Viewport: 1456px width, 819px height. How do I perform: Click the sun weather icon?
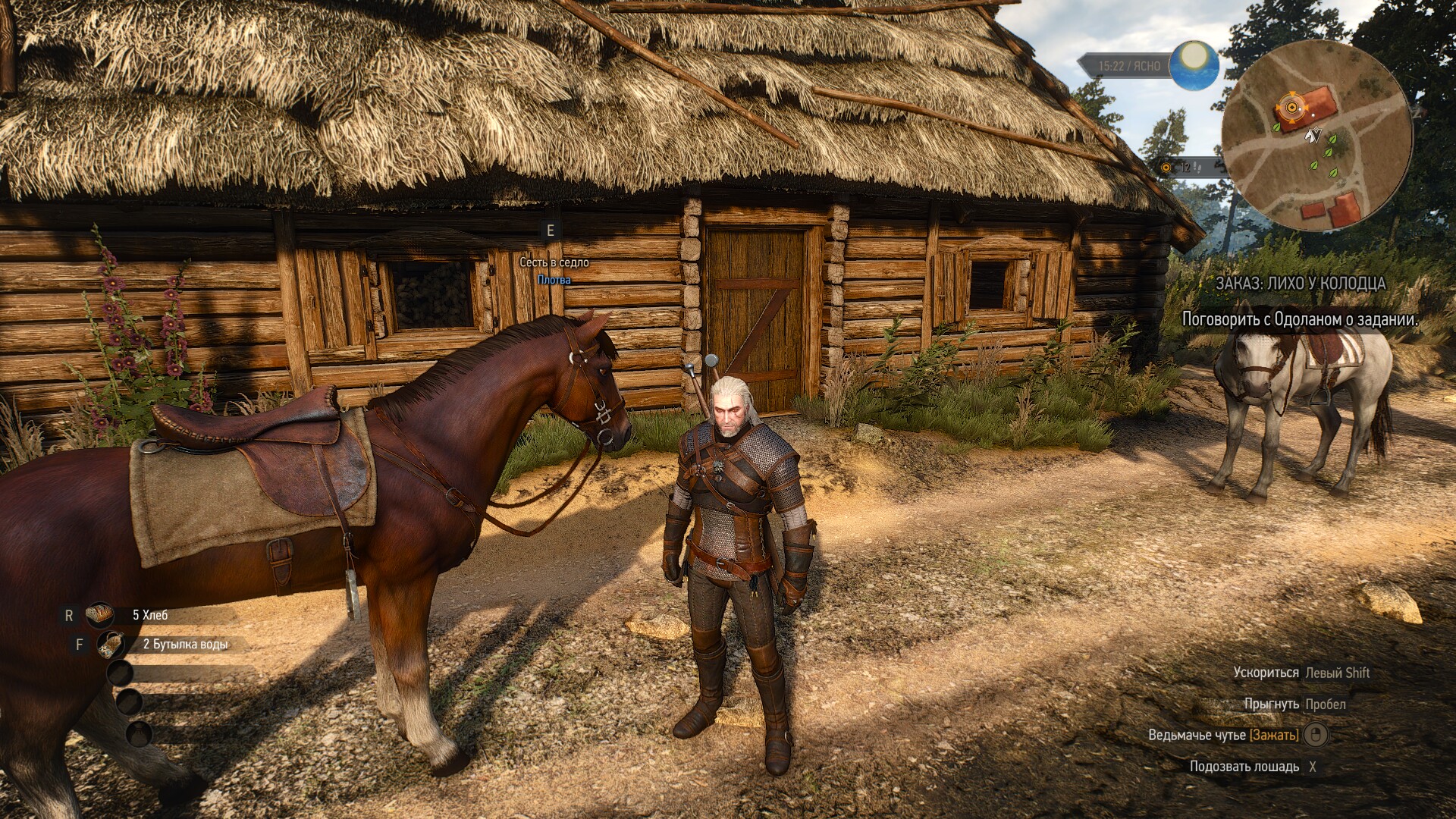(1194, 64)
